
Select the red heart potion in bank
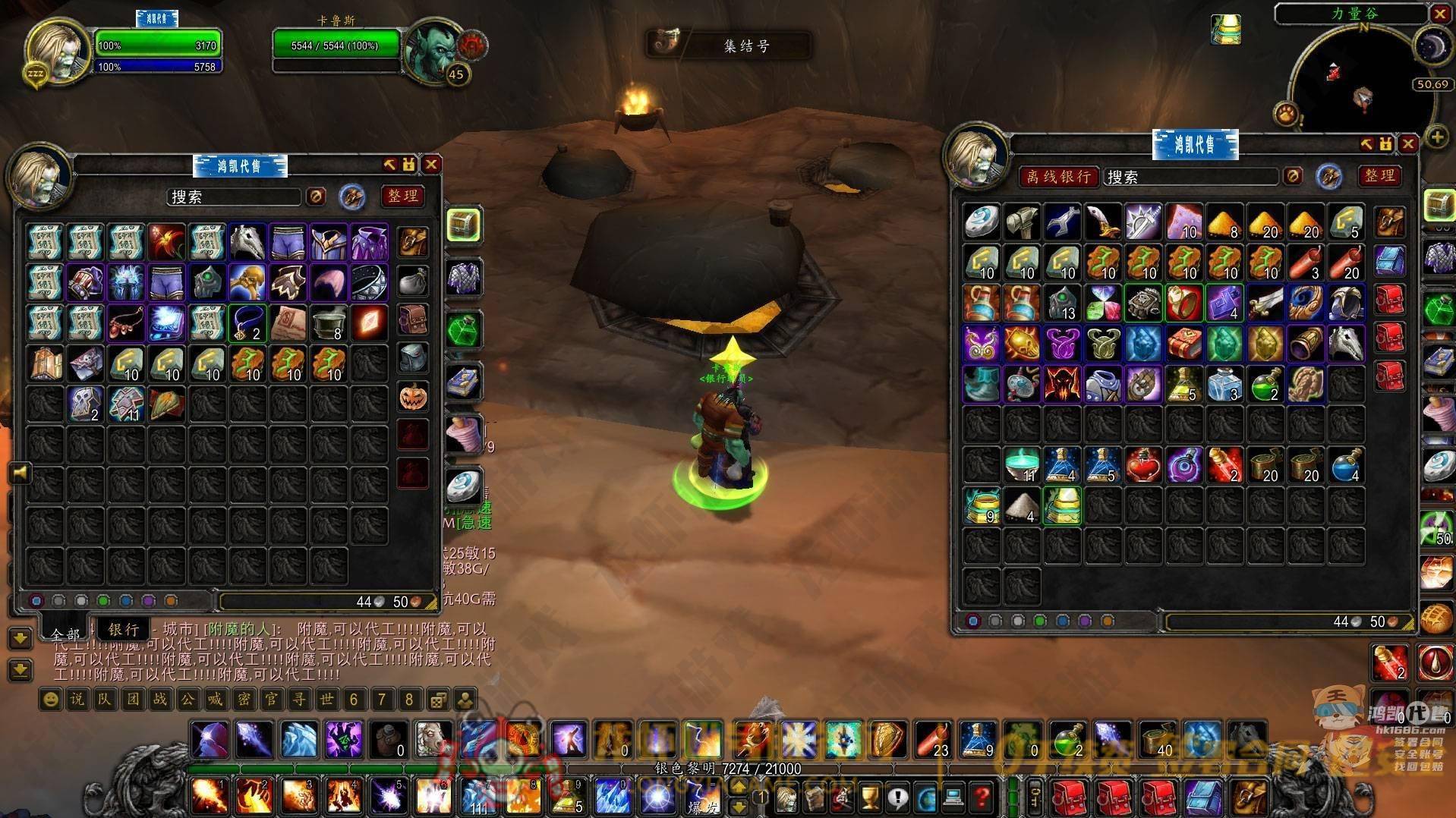[x=1142, y=465]
